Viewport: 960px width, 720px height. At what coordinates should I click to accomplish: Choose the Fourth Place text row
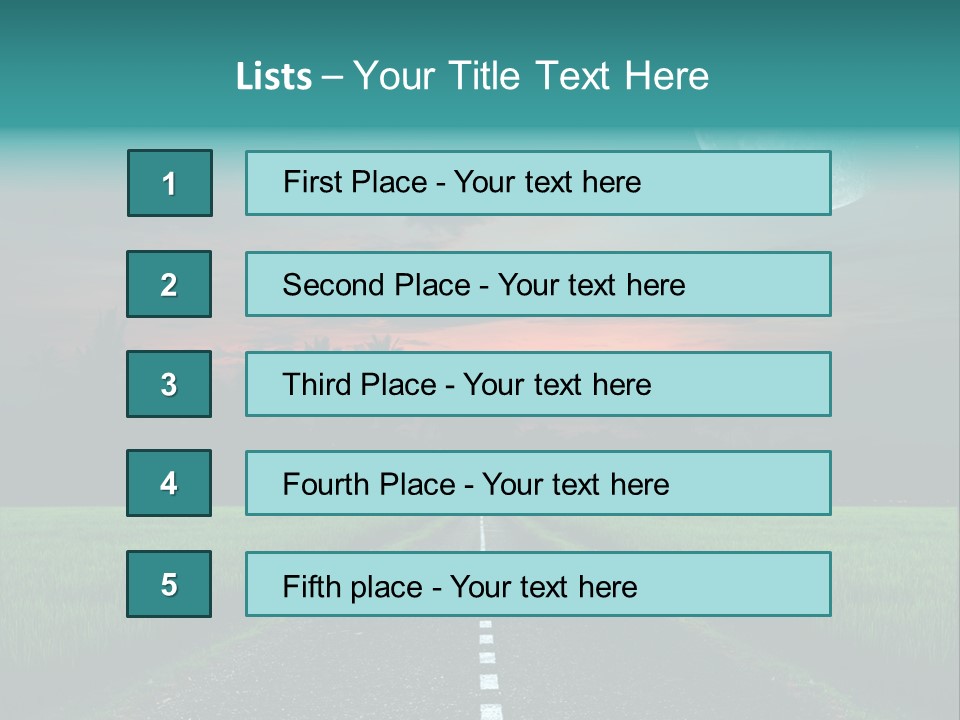coord(538,484)
